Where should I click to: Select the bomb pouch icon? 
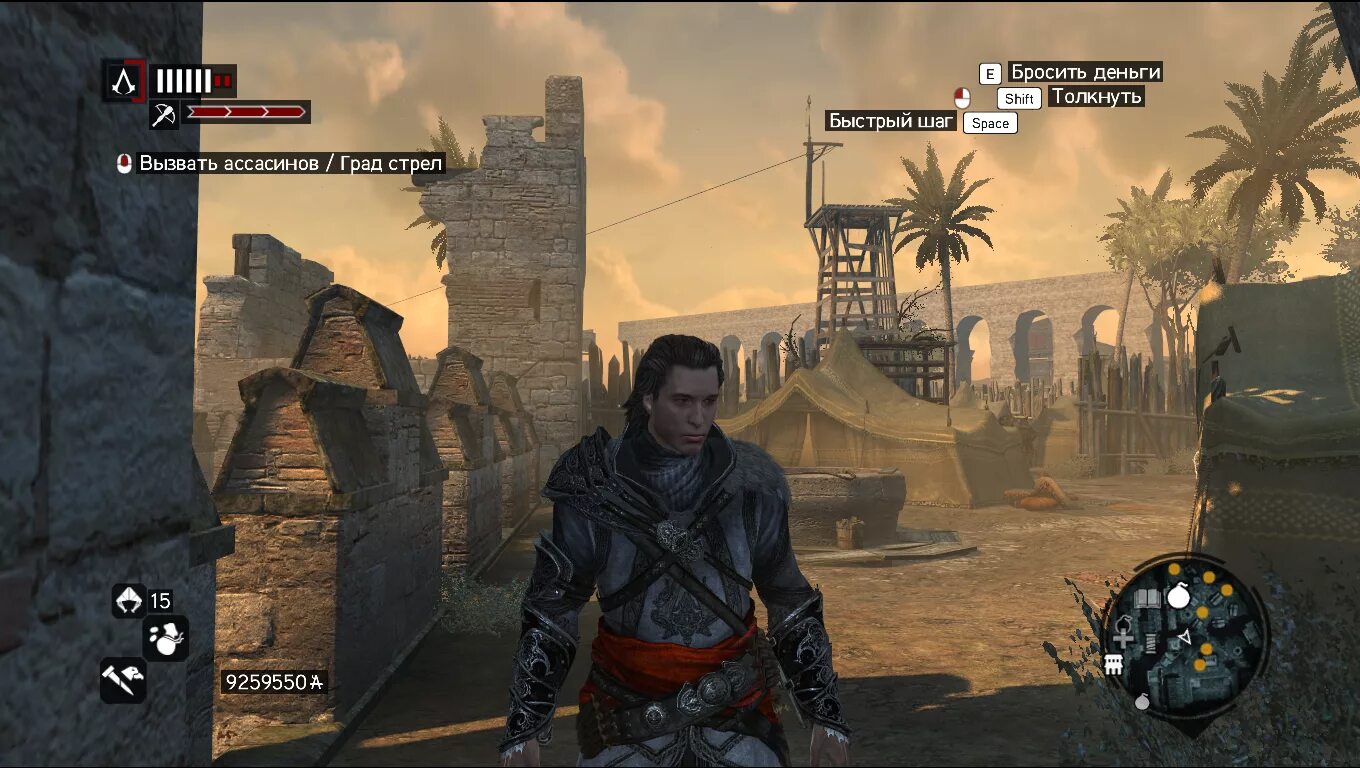click(165, 637)
